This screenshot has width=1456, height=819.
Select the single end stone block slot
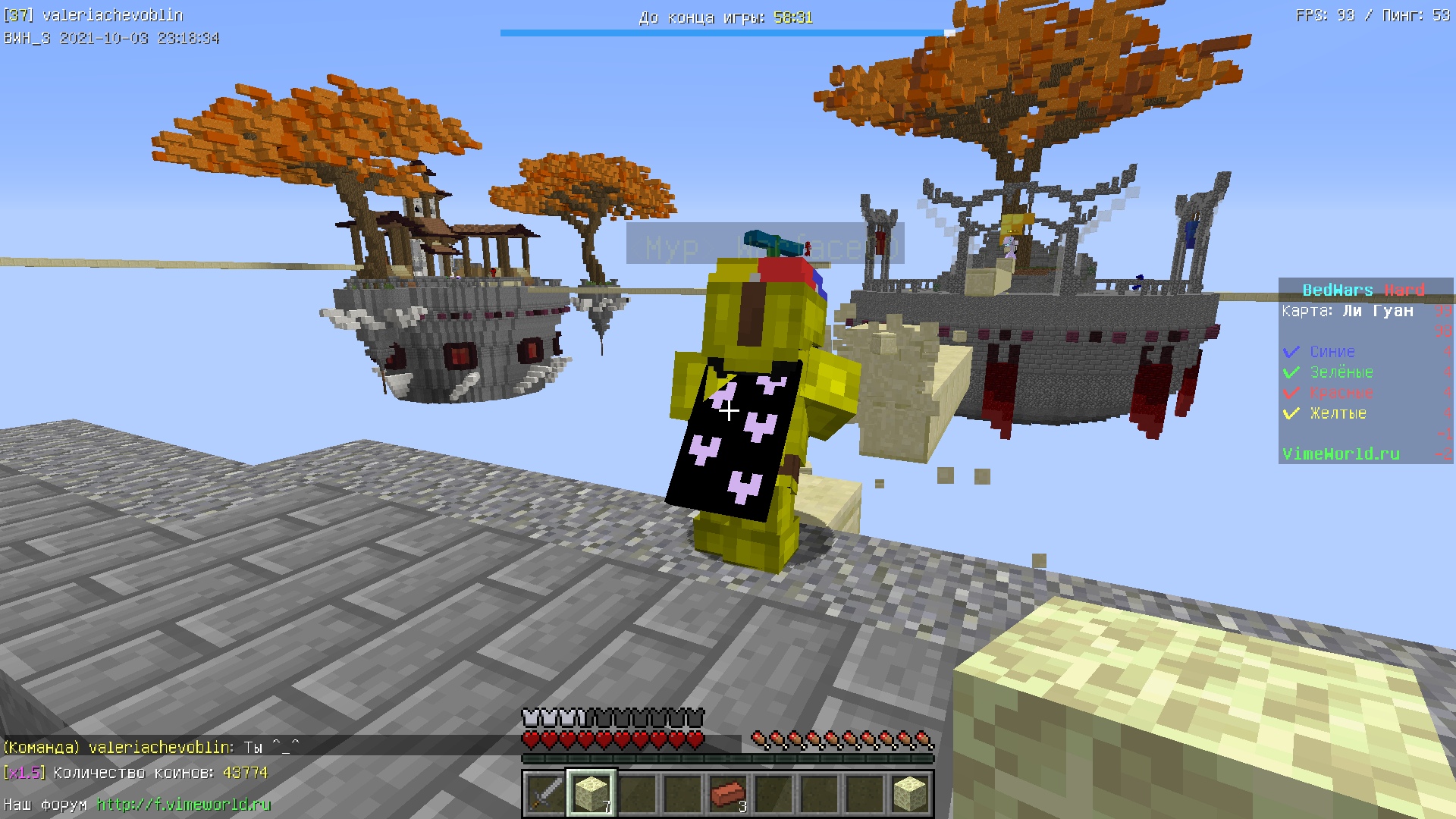tap(910, 794)
